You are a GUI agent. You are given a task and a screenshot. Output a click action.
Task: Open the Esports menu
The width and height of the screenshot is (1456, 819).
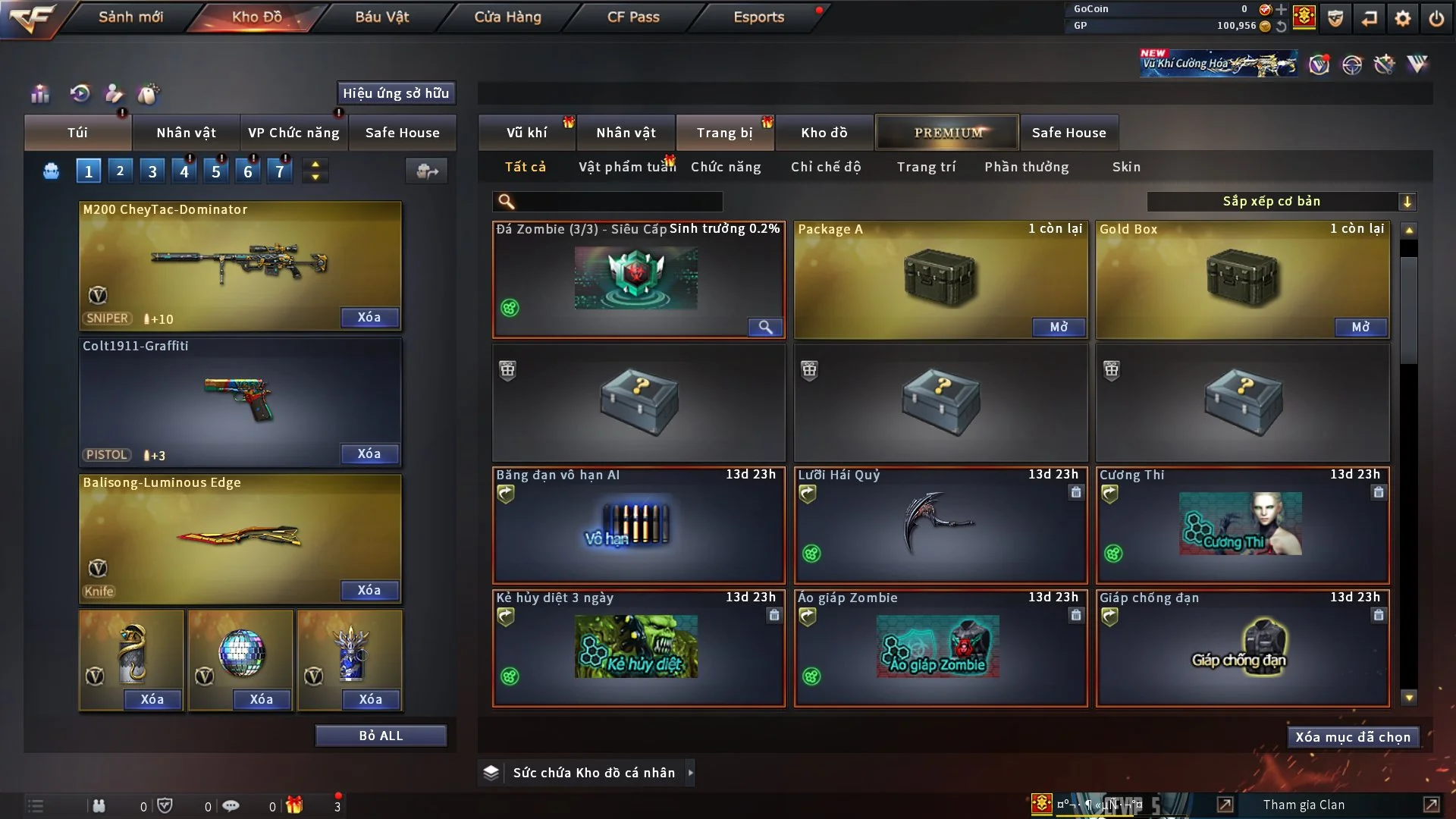tap(758, 17)
